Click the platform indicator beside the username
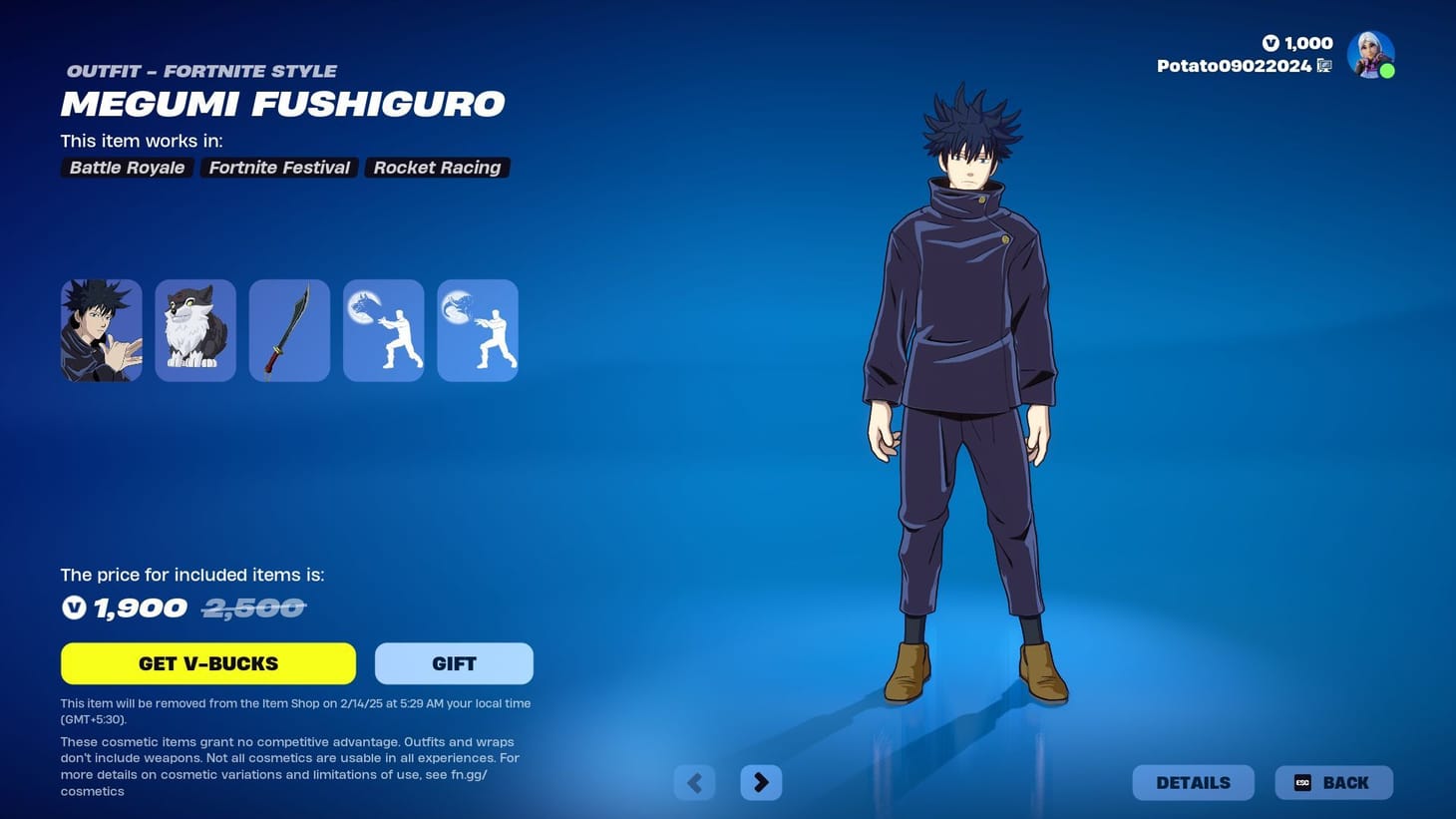This screenshot has width=1456, height=819. [x=1324, y=65]
